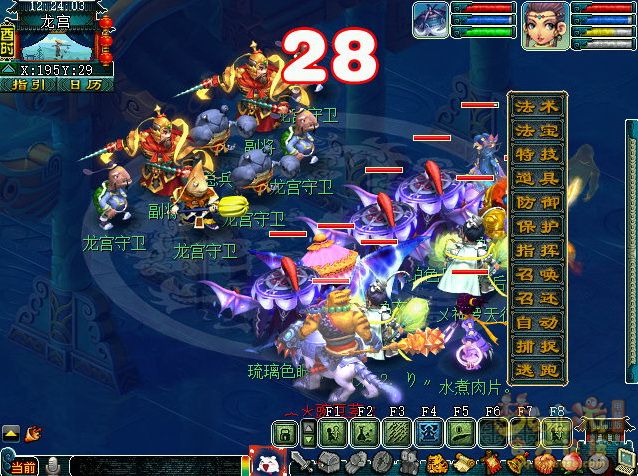This screenshot has width=638, height=476.
Task: Choose the 召唤 summon pet command
Action: click(x=537, y=274)
